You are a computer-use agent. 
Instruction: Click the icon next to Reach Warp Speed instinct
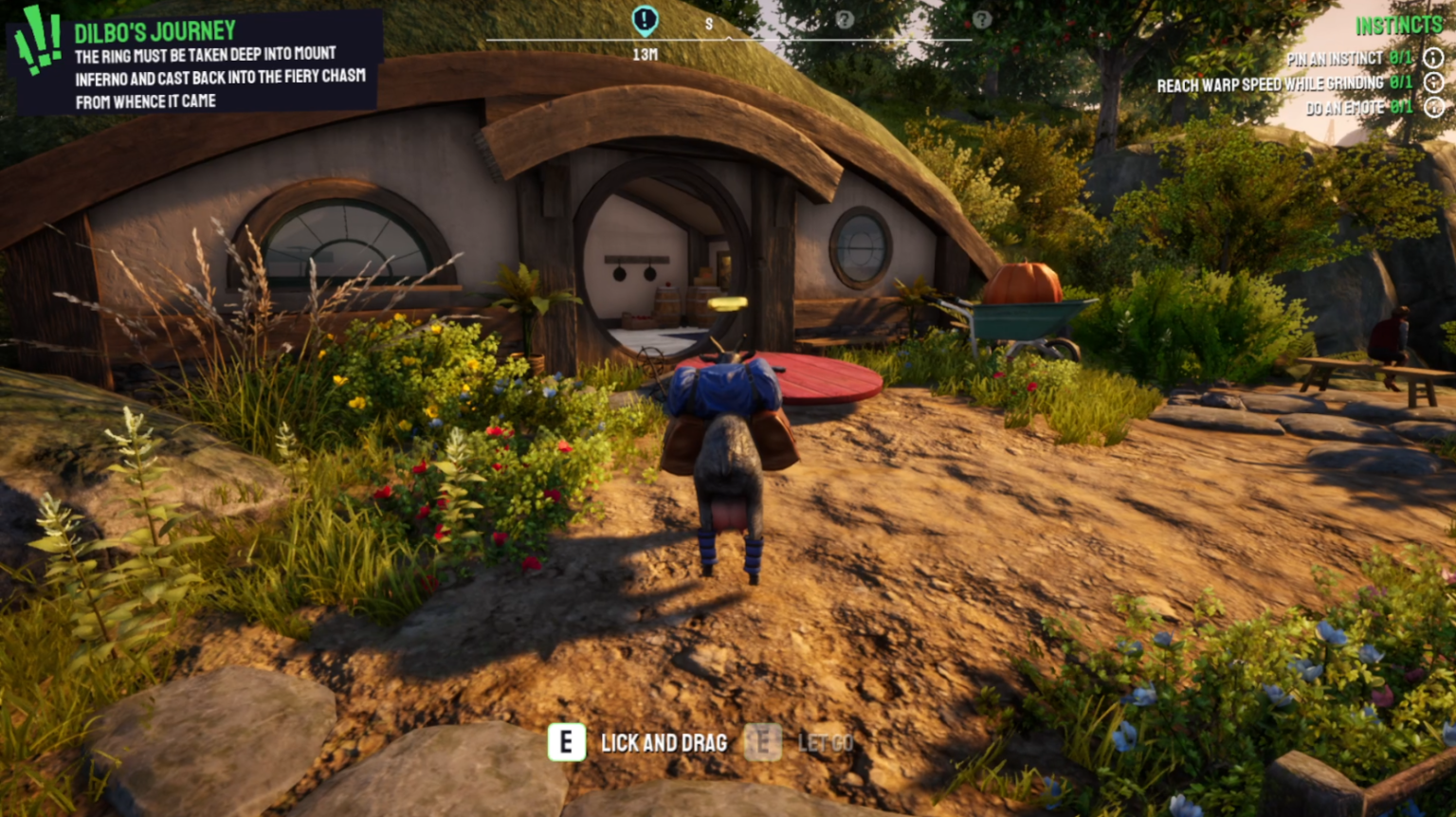1434,83
